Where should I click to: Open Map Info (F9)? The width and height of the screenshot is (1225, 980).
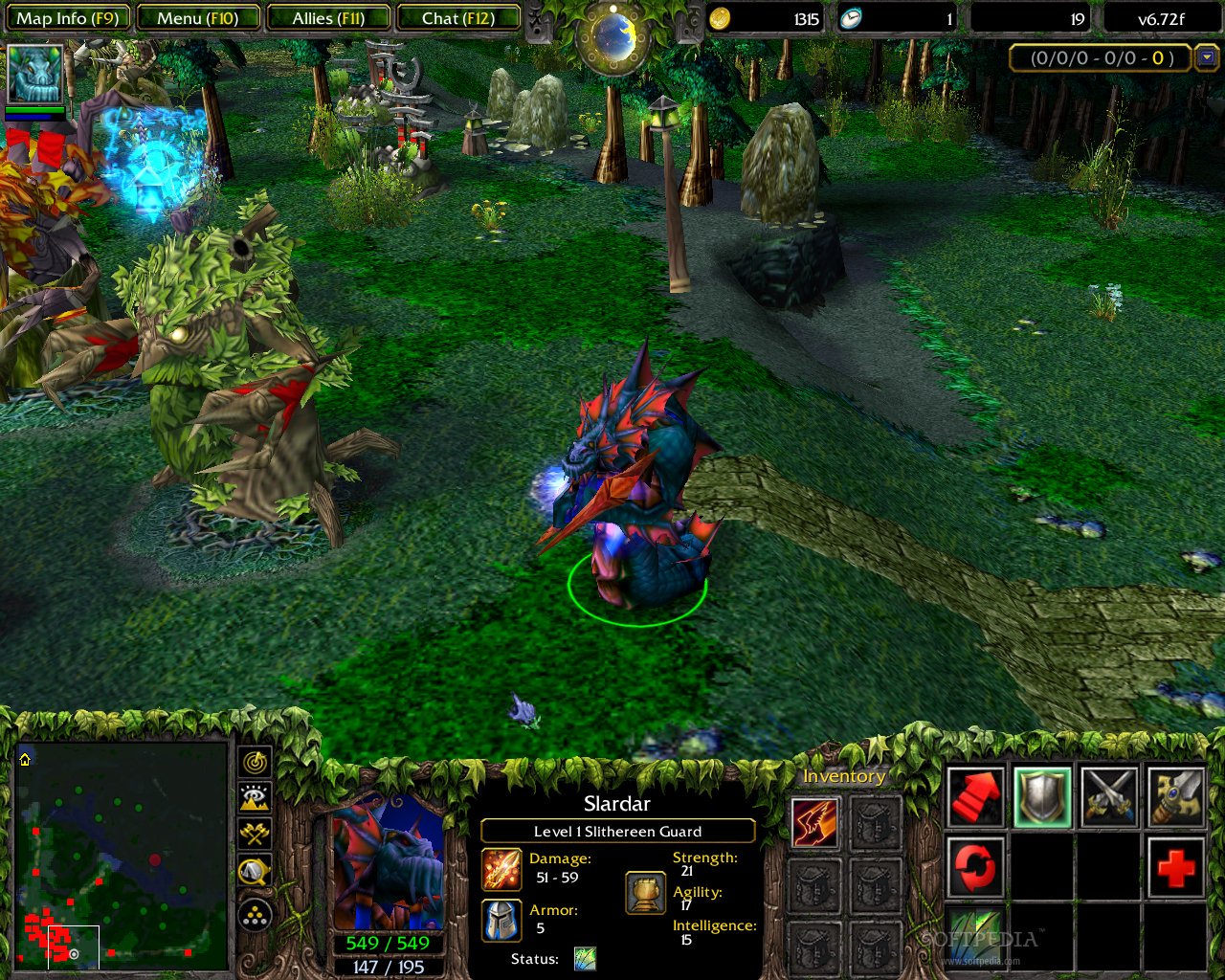(67, 16)
